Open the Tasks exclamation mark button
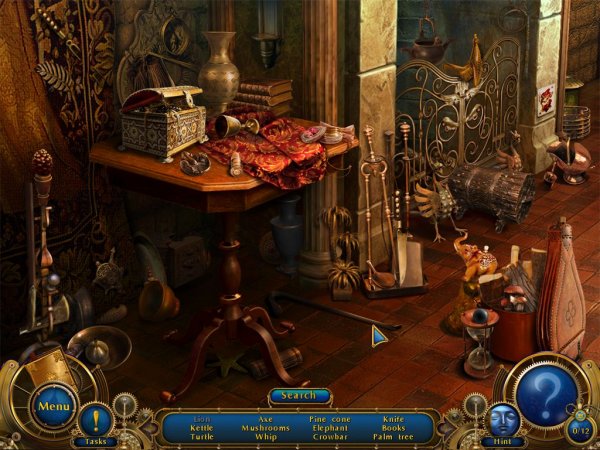 click(96, 420)
